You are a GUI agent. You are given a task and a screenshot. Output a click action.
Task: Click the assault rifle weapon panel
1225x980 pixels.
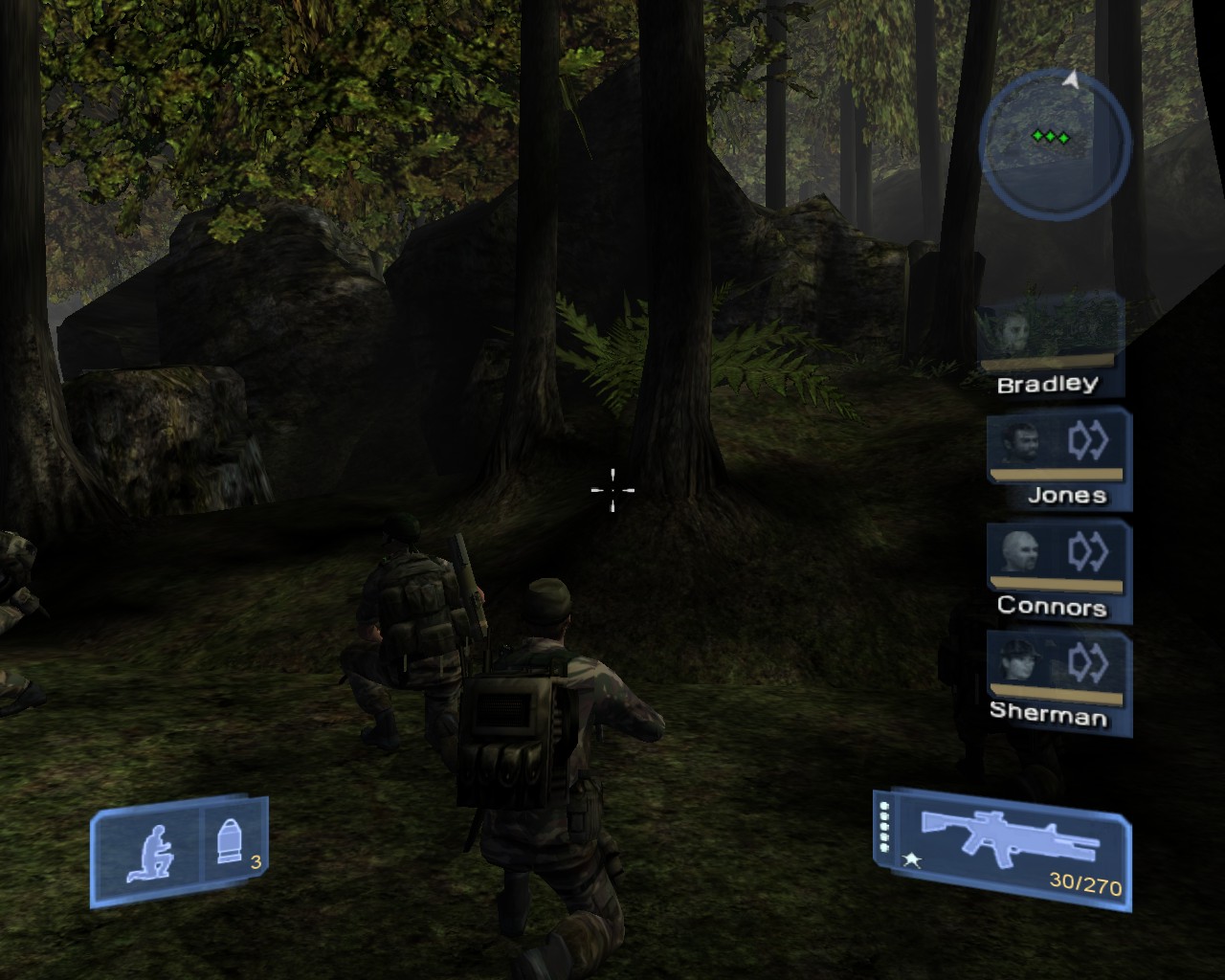click(1002, 847)
